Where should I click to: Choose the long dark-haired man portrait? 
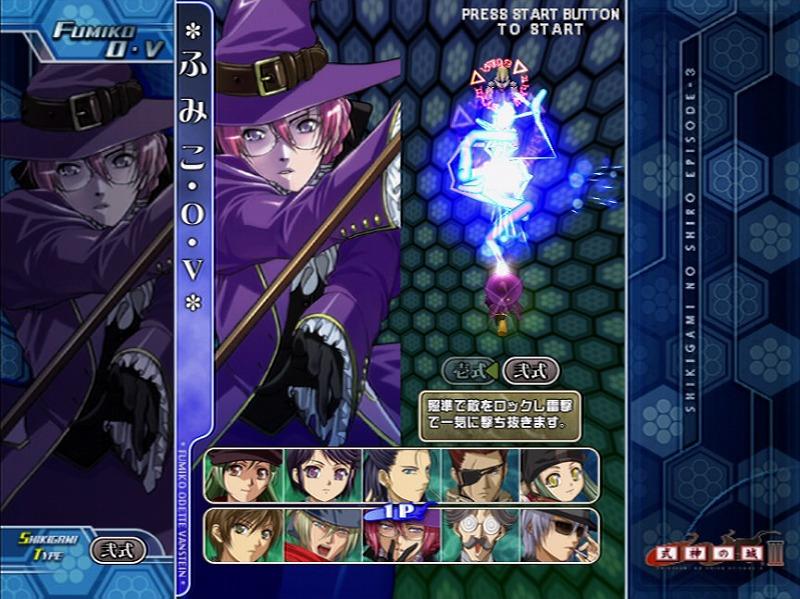(402, 474)
